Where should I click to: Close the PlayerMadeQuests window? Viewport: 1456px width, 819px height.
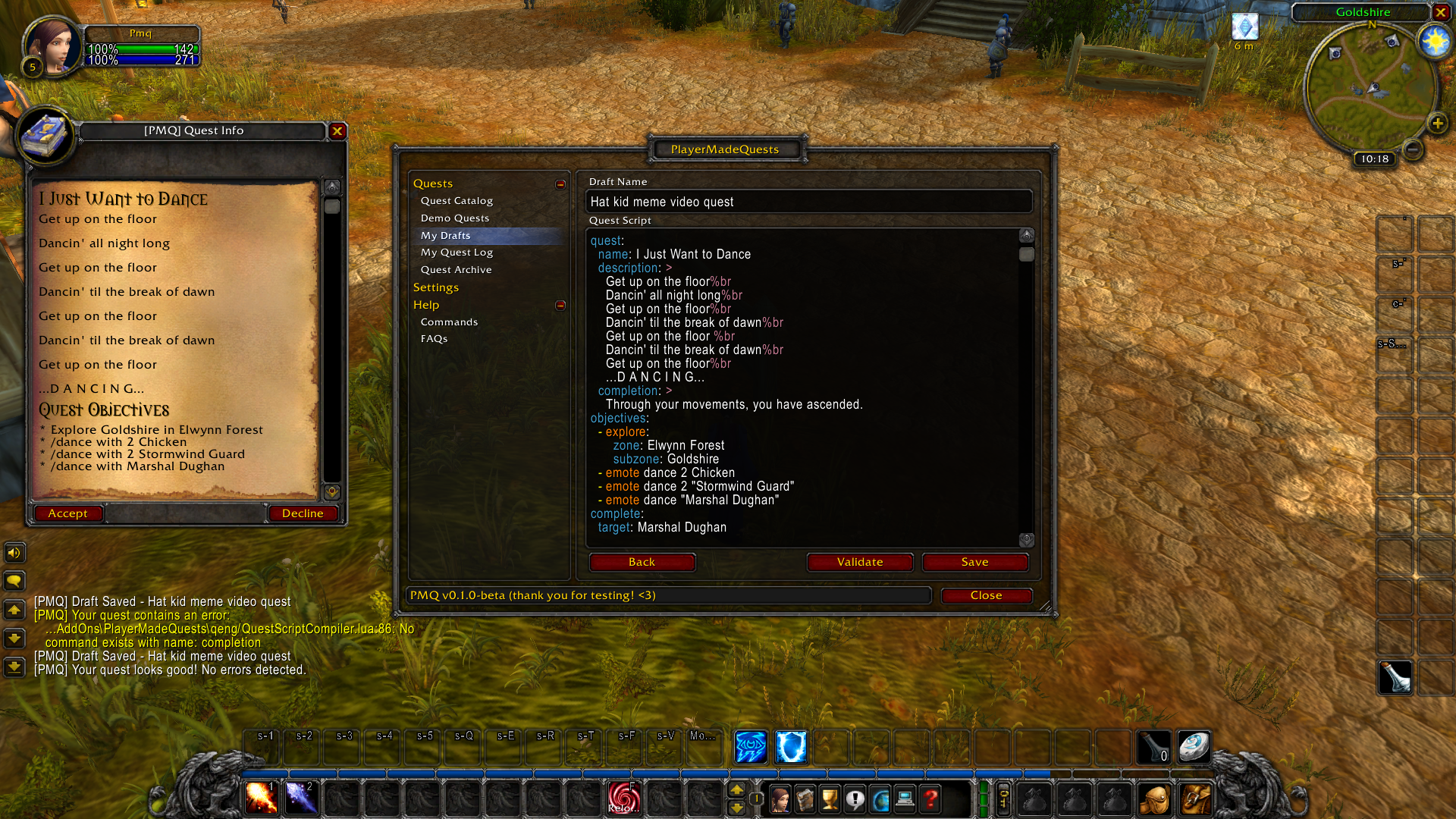pyautogui.click(x=986, y=595)
